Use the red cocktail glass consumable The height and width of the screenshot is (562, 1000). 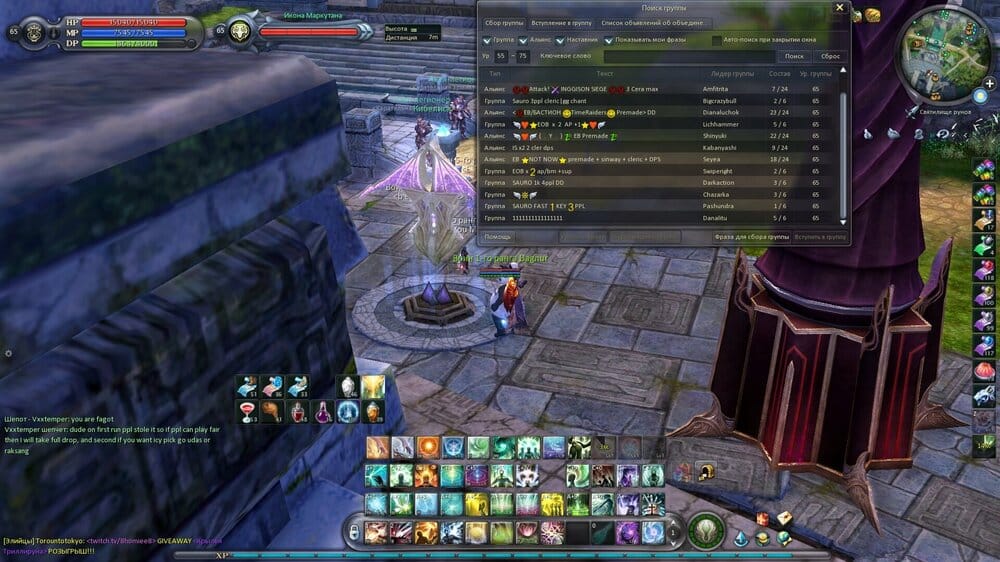(246, 410)
